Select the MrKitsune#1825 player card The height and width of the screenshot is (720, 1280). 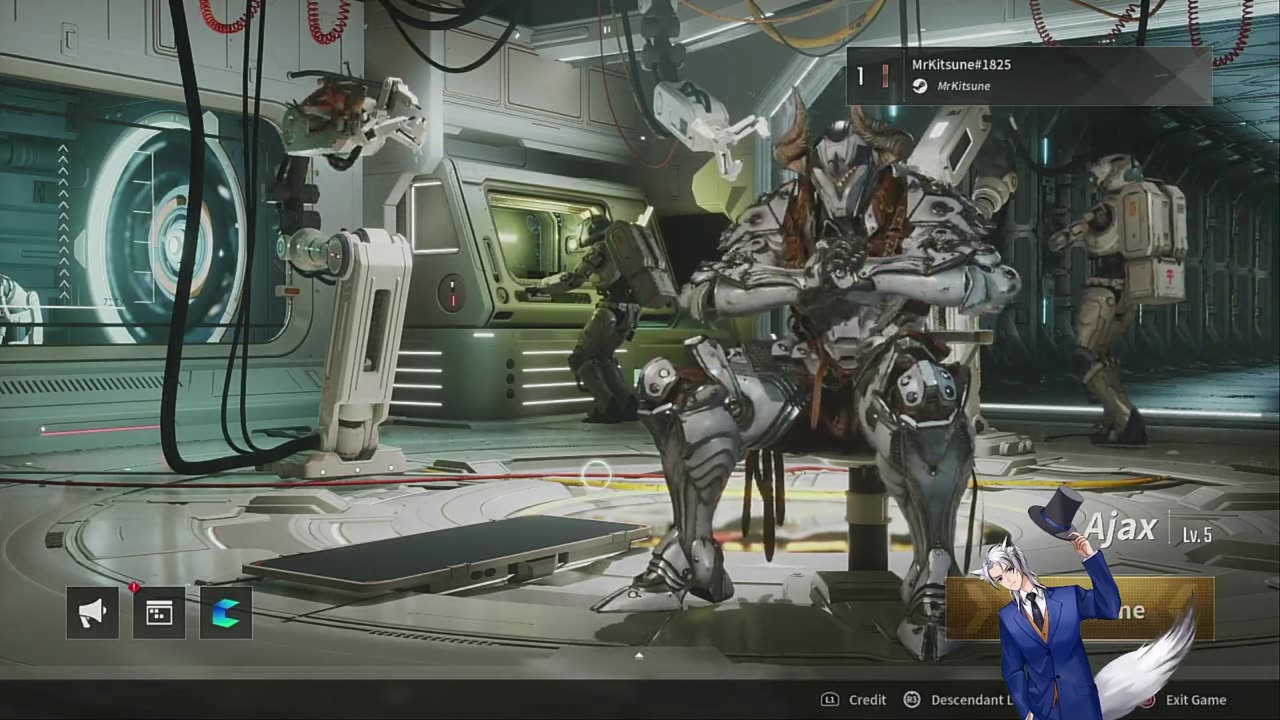(1029, 75)
